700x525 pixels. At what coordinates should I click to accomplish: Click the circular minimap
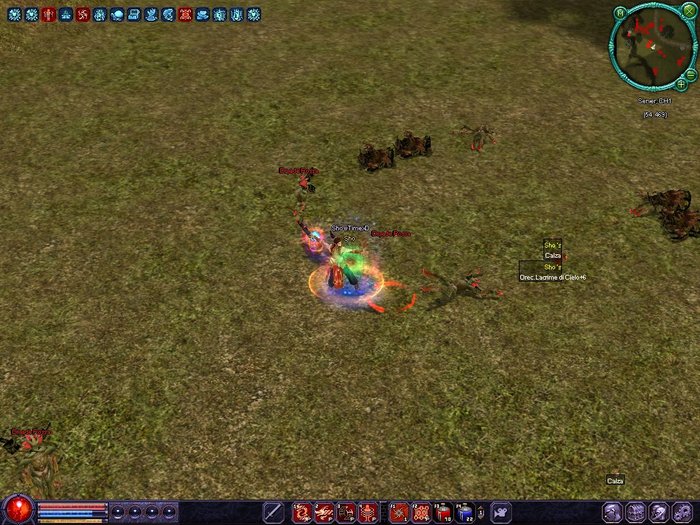pyautogui.click(x=653, y=45)
